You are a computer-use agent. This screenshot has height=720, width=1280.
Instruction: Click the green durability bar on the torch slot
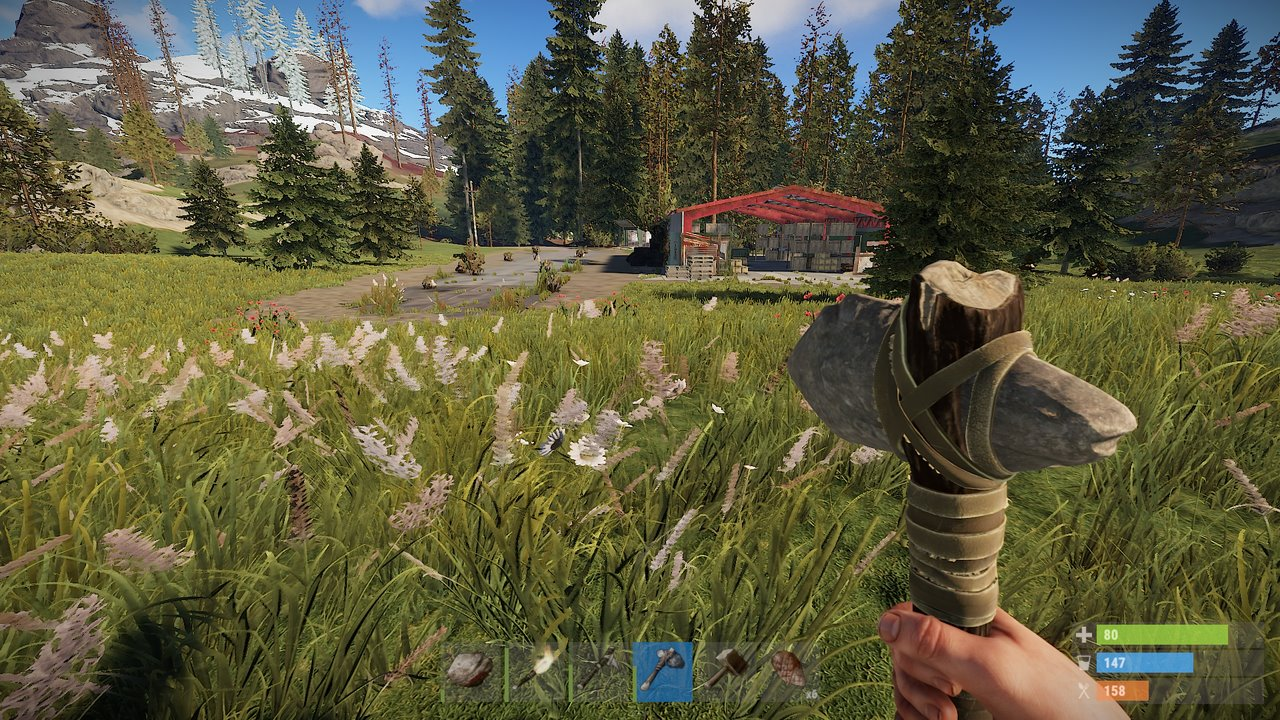click(x=507, y=672)
